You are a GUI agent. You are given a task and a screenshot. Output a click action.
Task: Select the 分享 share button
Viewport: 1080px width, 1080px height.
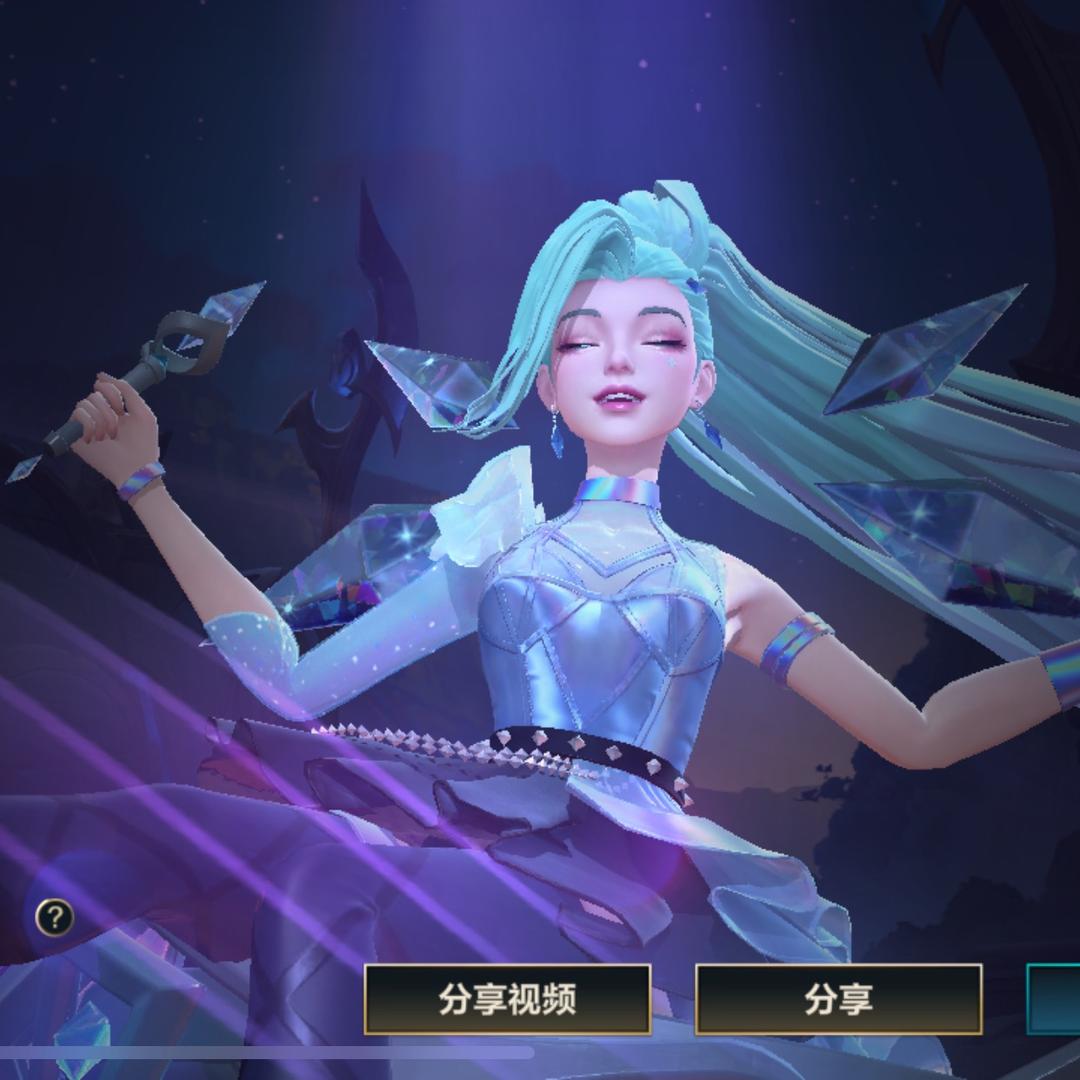838,998
